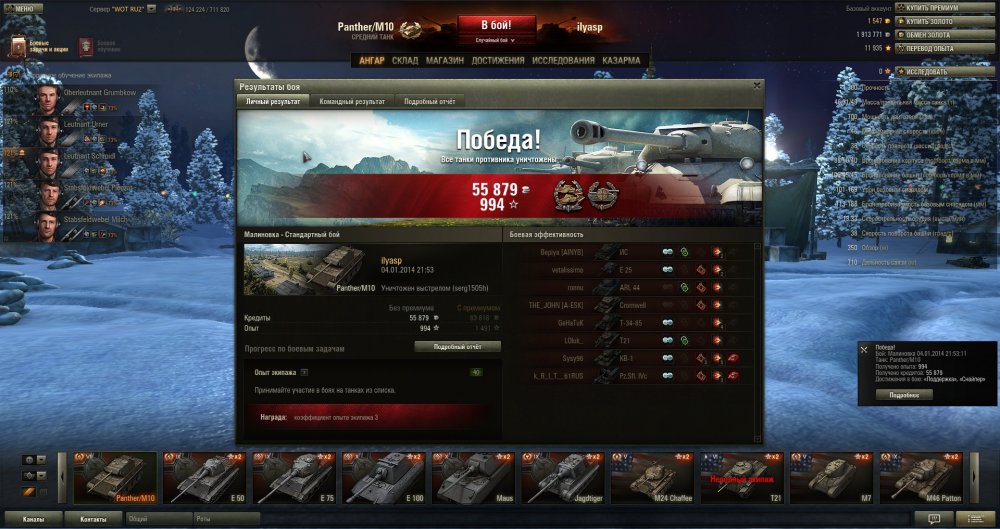Open the МАГАЗИН section
This screenshot has height=529, width=1000.
pyautogui.click(x=444, y=60)
